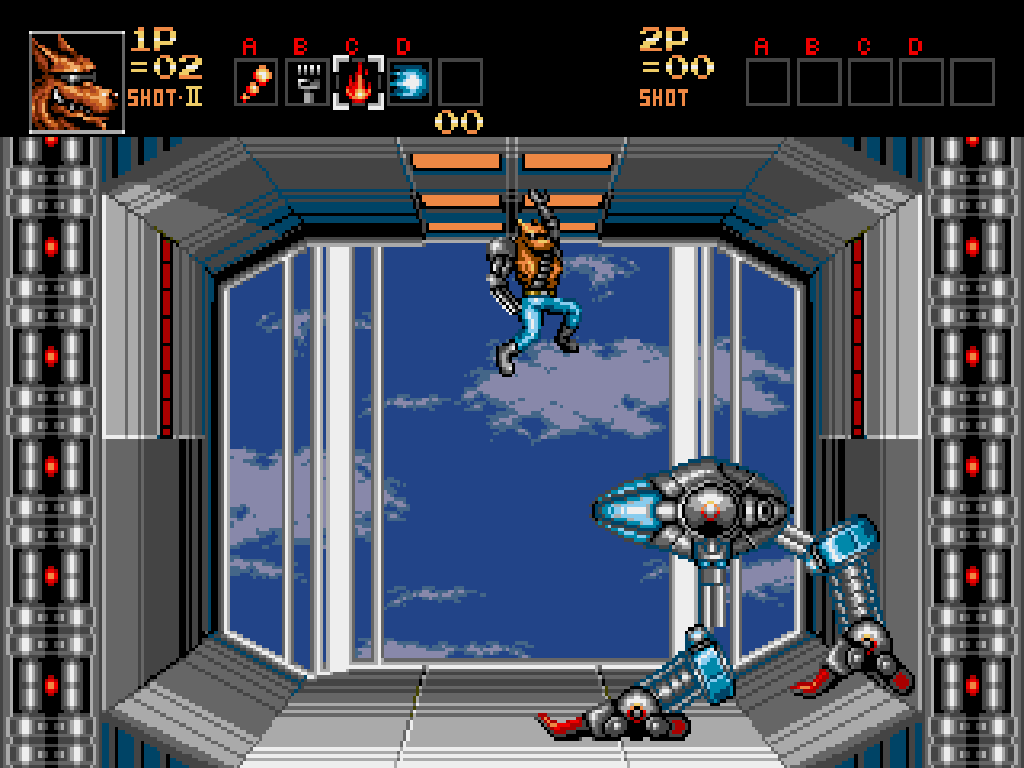Click the wolf character portrait

tap(76, 83)
